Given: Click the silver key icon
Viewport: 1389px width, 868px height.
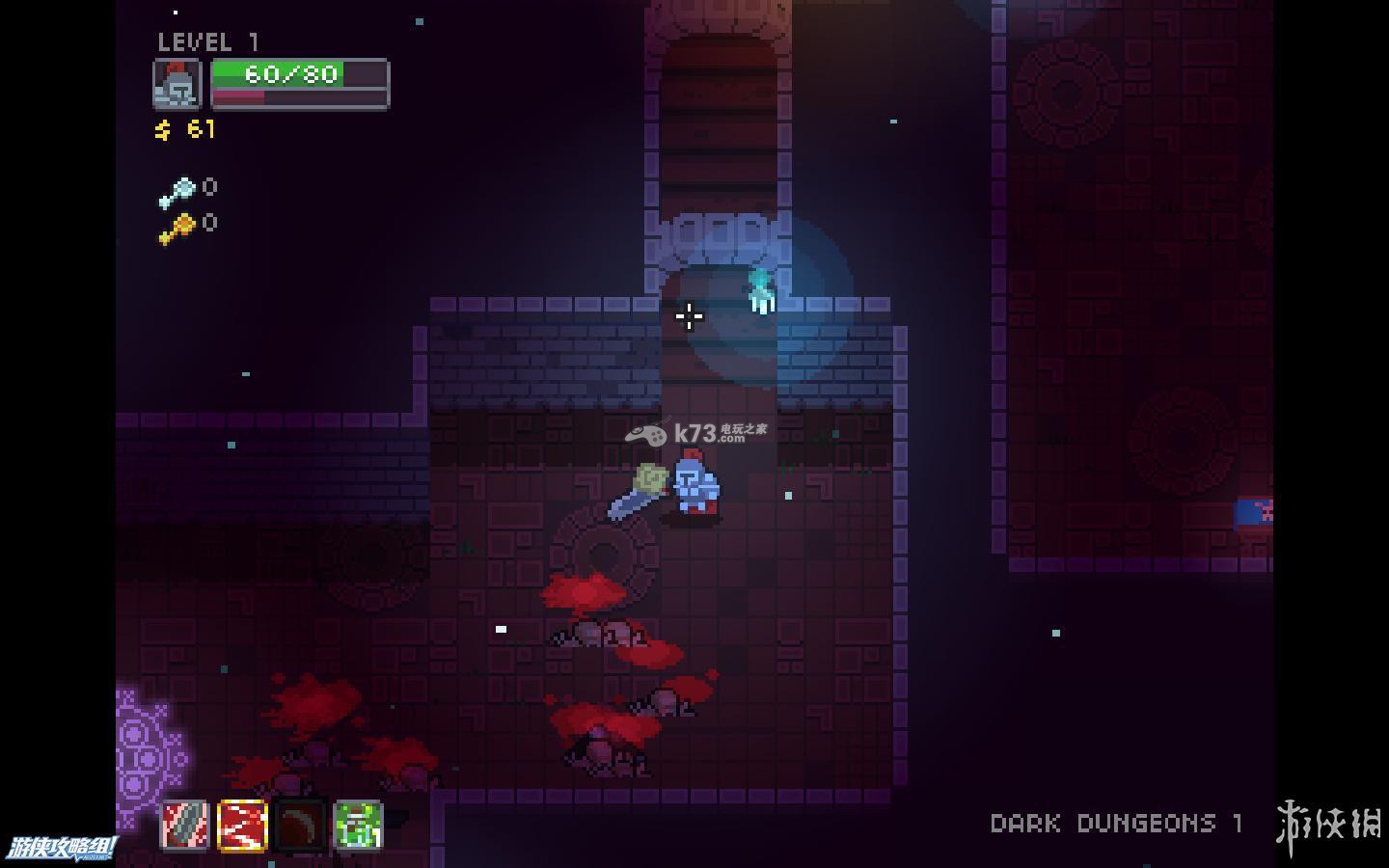Looking at the screenshot, I should 177,192.
